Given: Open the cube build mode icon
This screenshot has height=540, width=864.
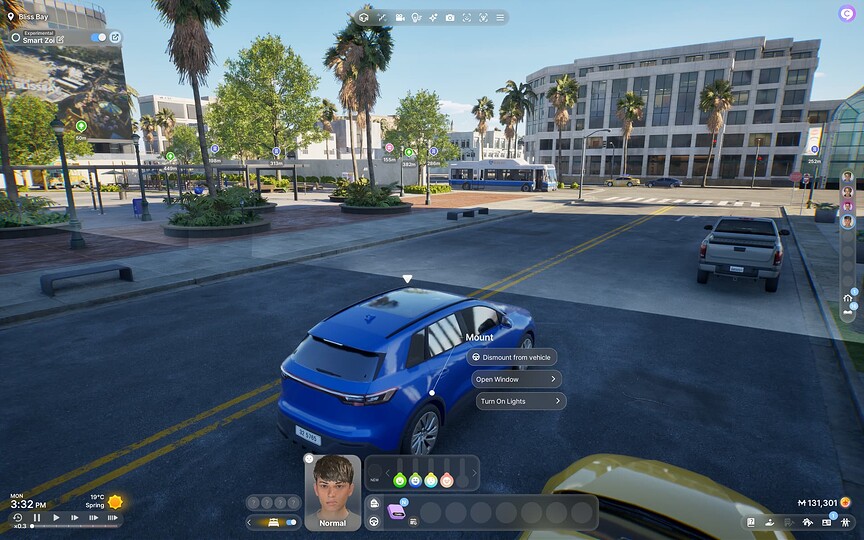Looking at the screenshot, I should pos(364,17).
